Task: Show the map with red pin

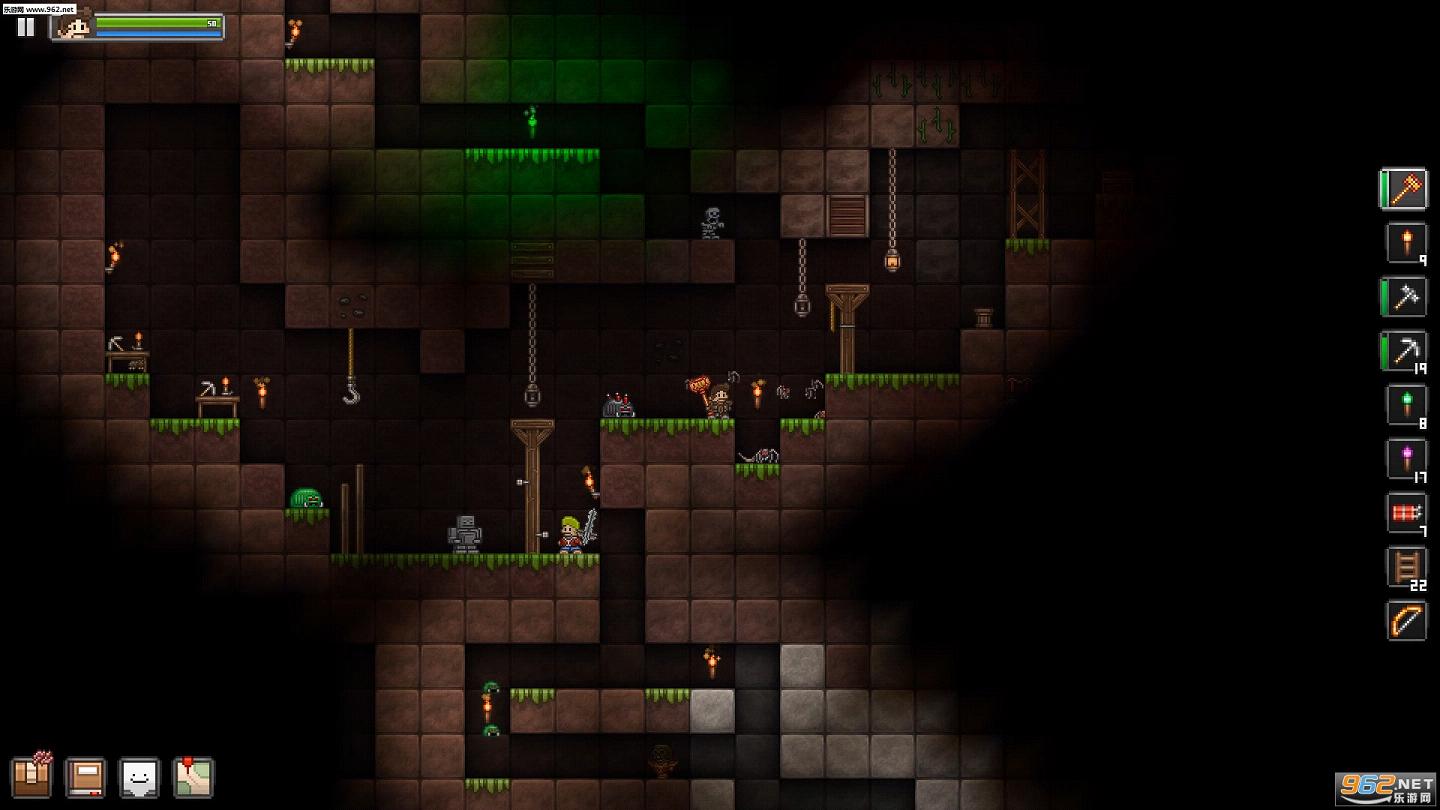Action: tap(193, 777)
